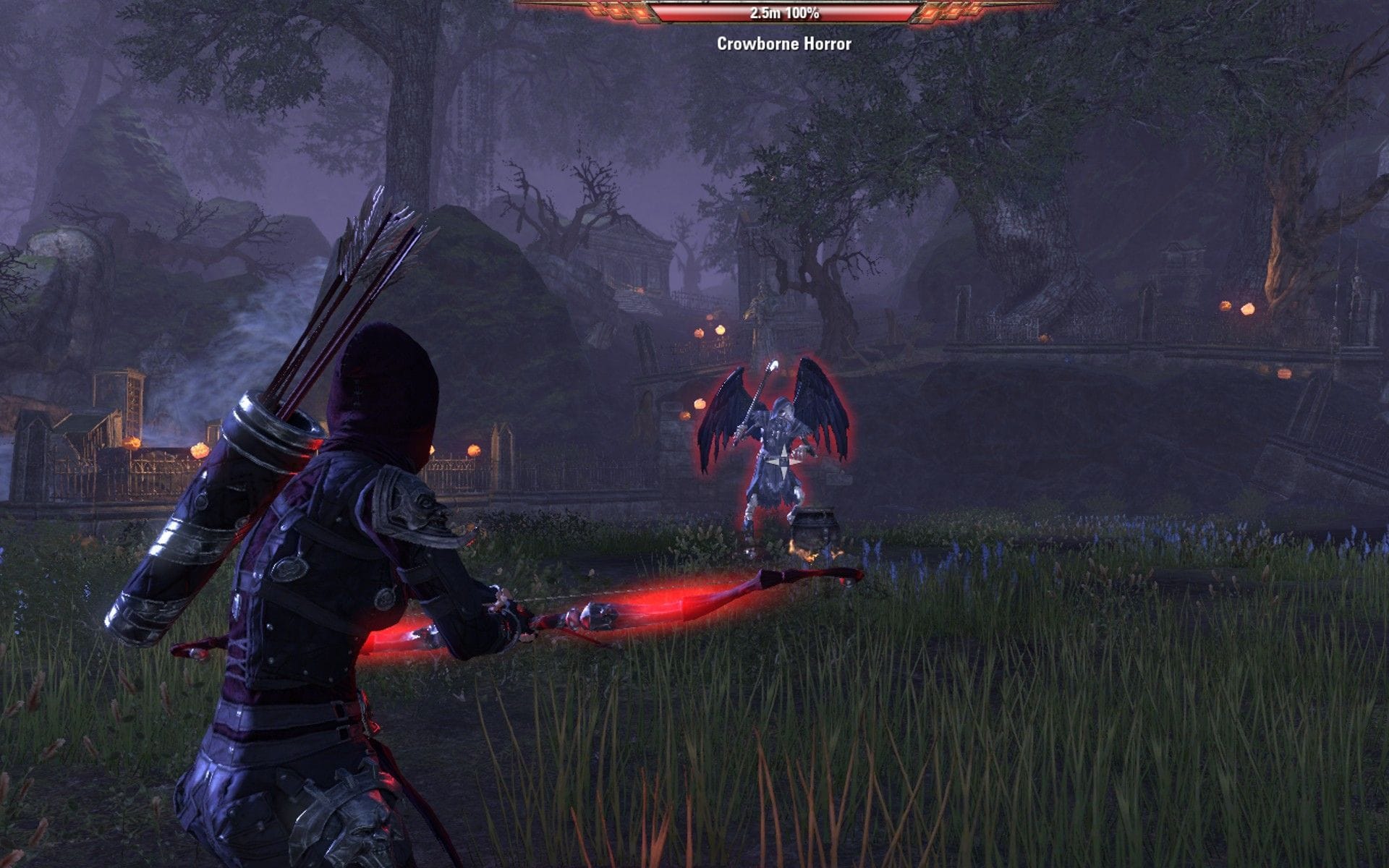1389x868 pixels.
Task: Select the cauldron near the enemy's feet
Action: coord(814,524)
